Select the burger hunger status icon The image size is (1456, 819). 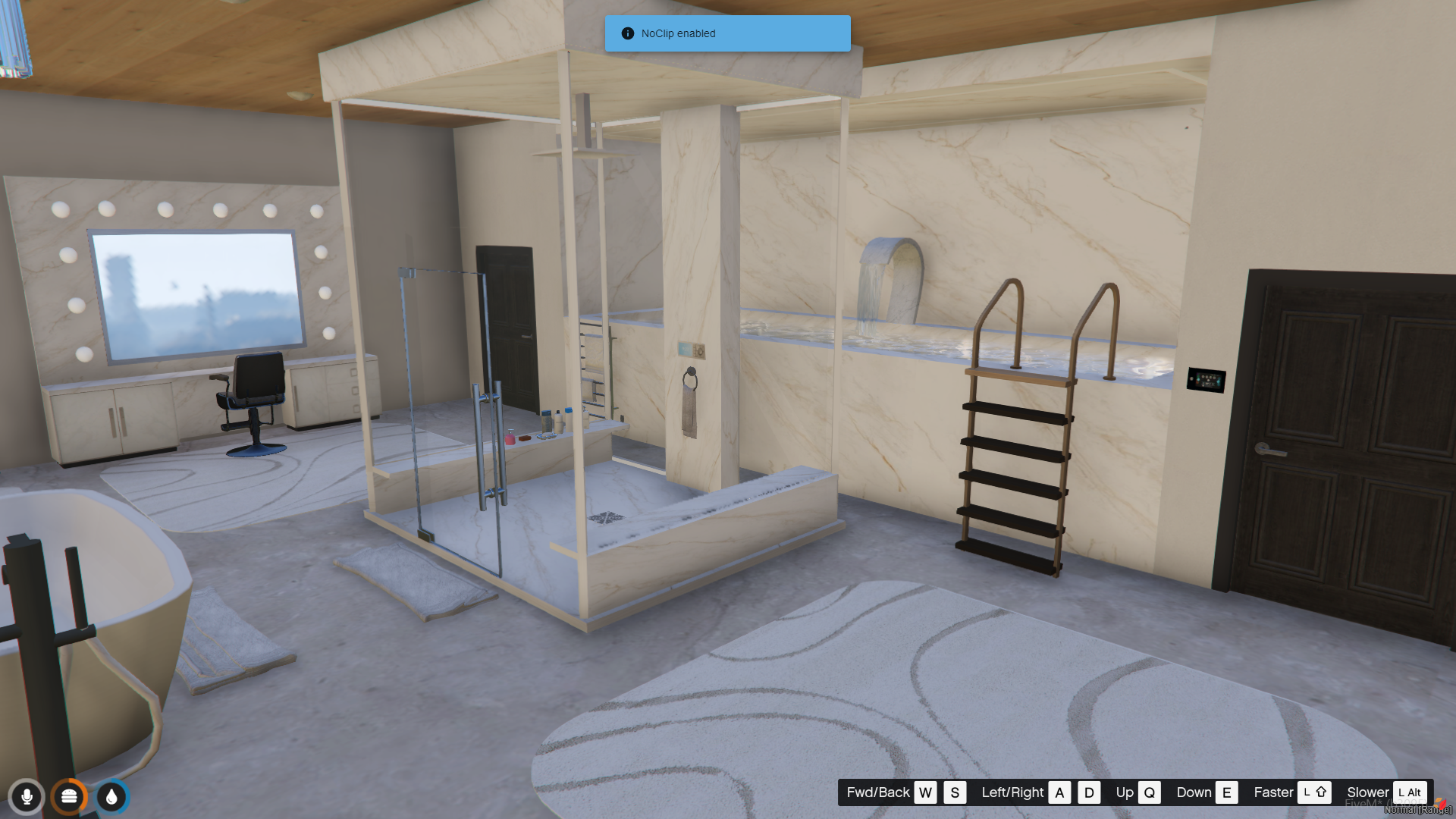(69, 797)
